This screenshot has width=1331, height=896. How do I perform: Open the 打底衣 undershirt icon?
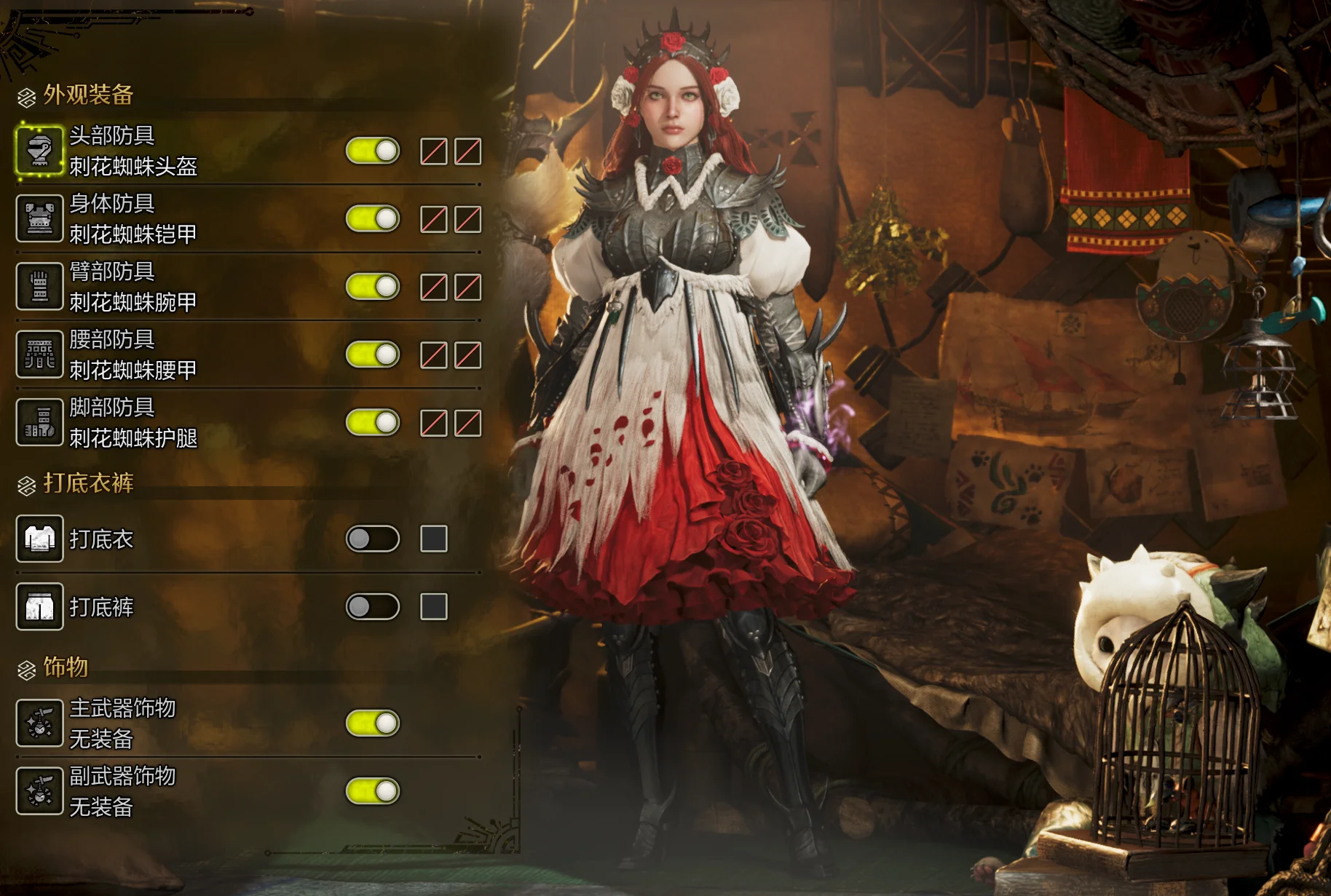click(x=39, y=539)
